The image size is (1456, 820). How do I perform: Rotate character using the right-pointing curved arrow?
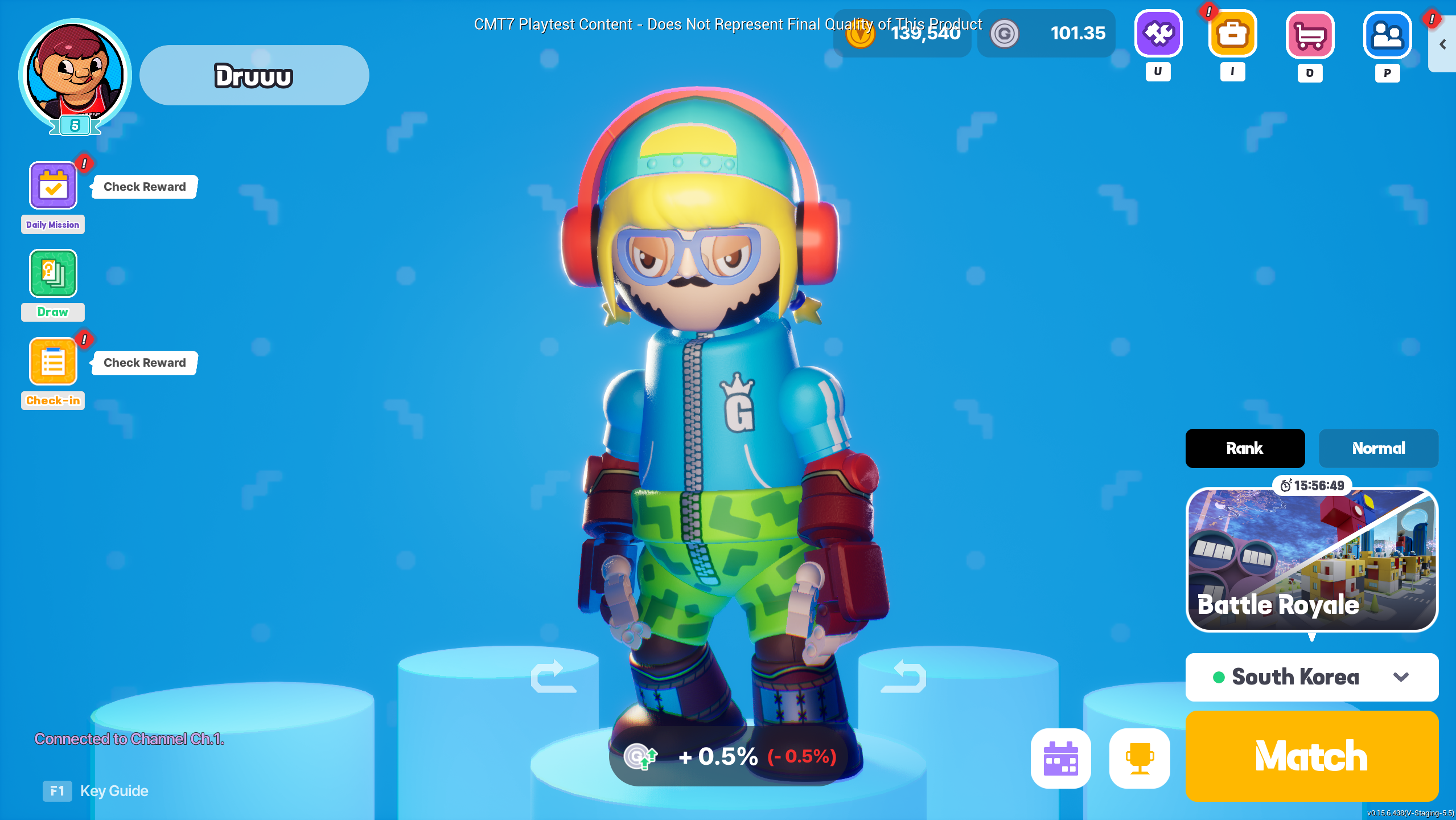pos(553,676)
